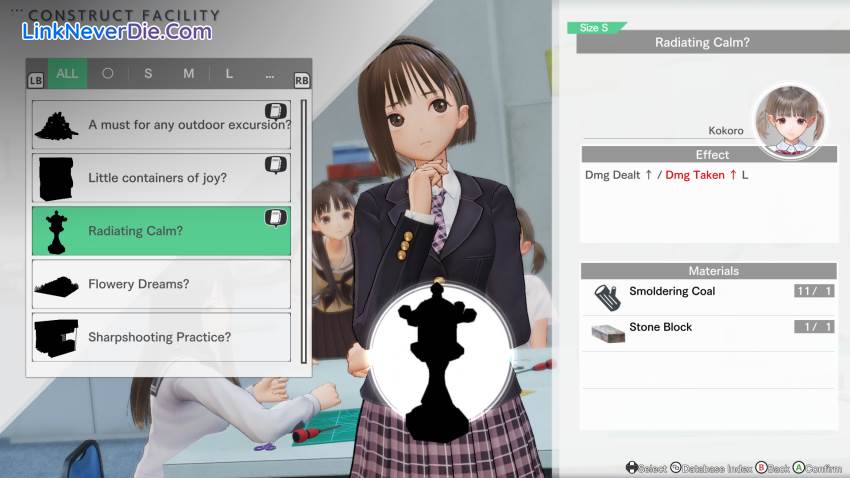Select the 'Radiating Calm?' list row
Image resolution: width=850 pixels, height=478 pixels.
[161, 231]
